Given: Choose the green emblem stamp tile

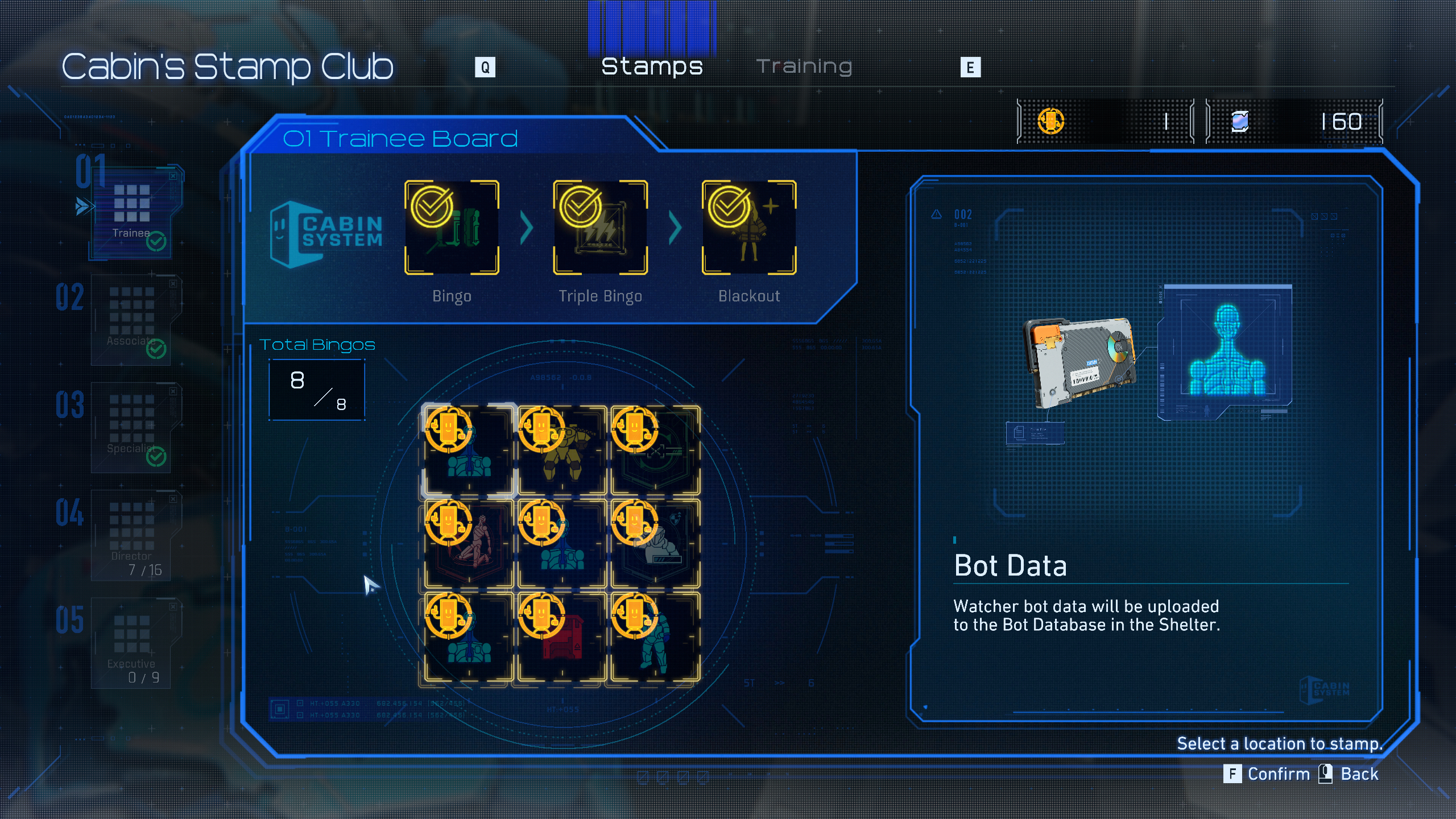Looking at the screenshot, I should coord(655,450).
